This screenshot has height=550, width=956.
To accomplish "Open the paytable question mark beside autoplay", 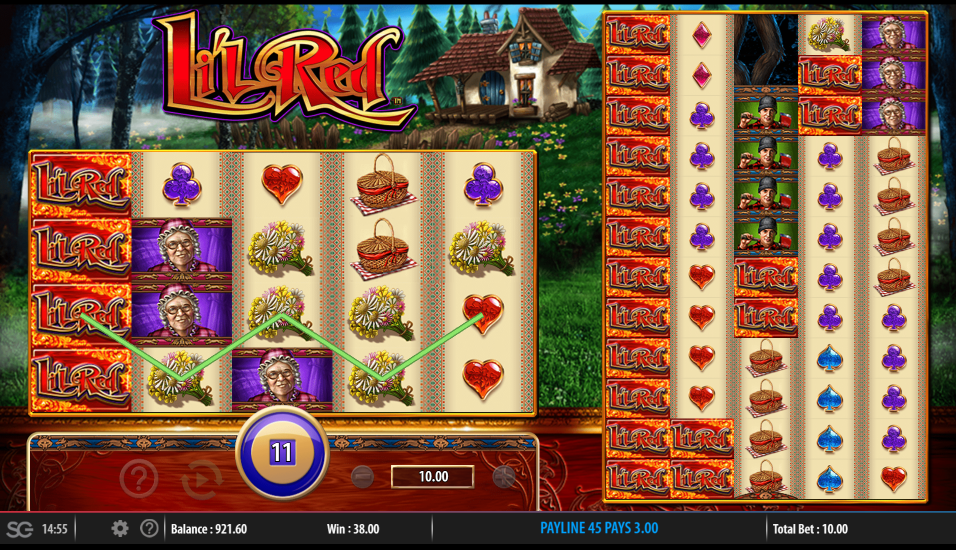I will point(139,479).
